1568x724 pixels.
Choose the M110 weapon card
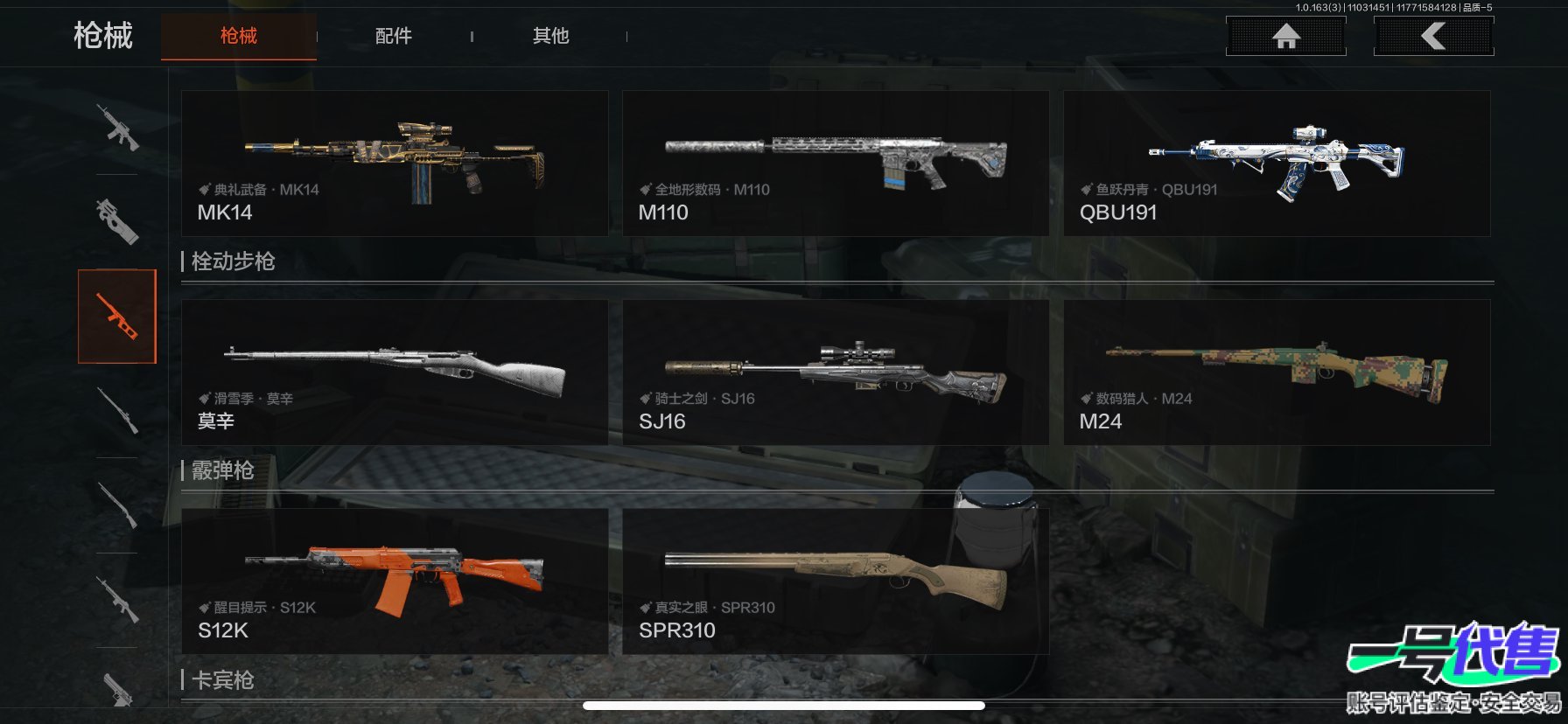tap(835, 164)
